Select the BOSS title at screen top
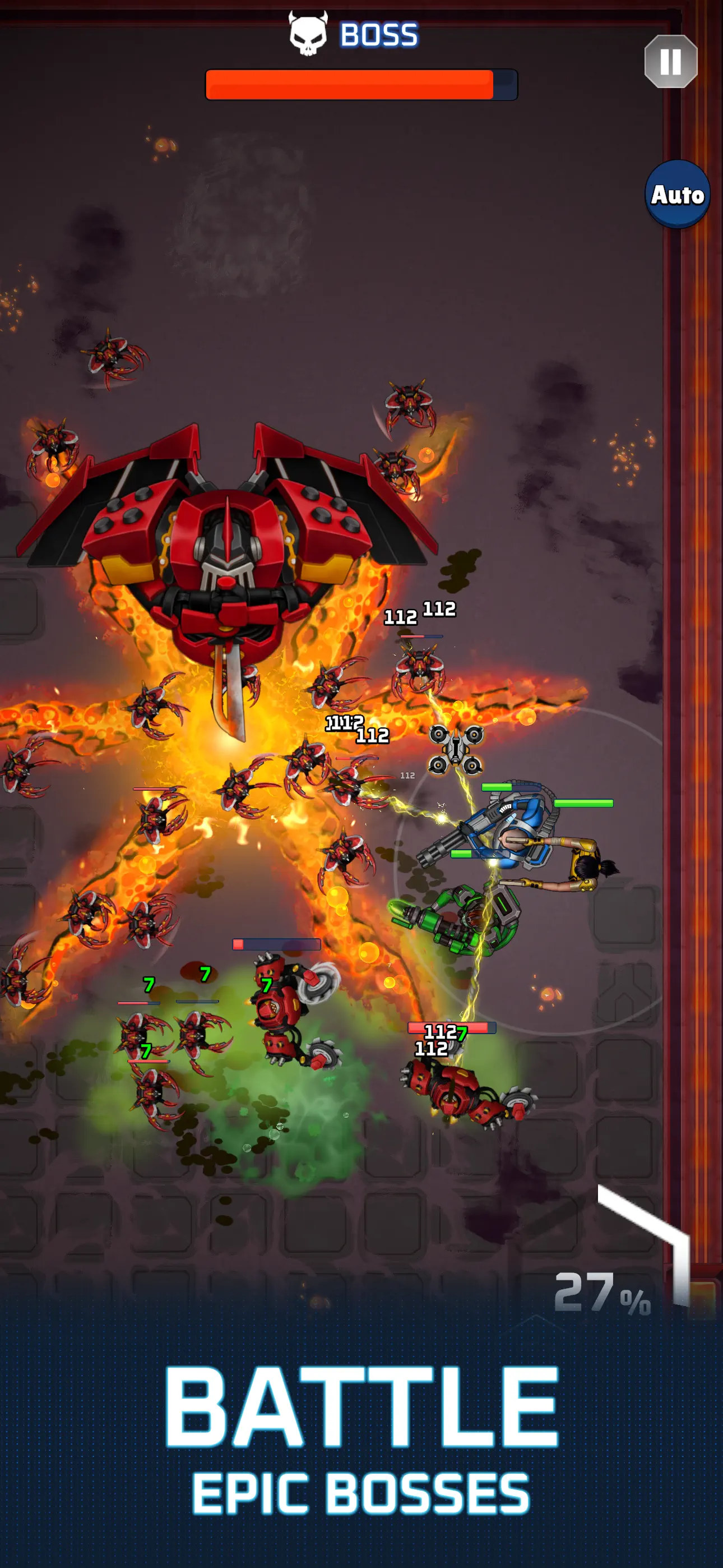Image resolution: width=723 pixels, height=1568 pixels. (377, 35)
